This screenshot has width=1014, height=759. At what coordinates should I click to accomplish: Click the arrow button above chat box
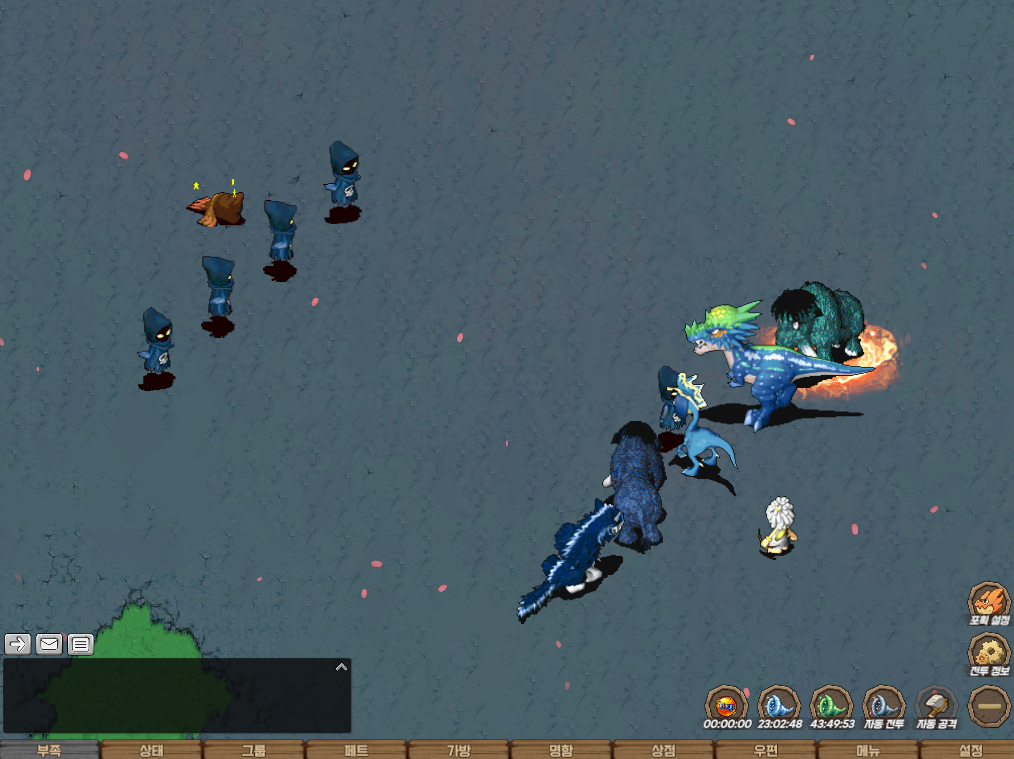click(x=17, y=644)
